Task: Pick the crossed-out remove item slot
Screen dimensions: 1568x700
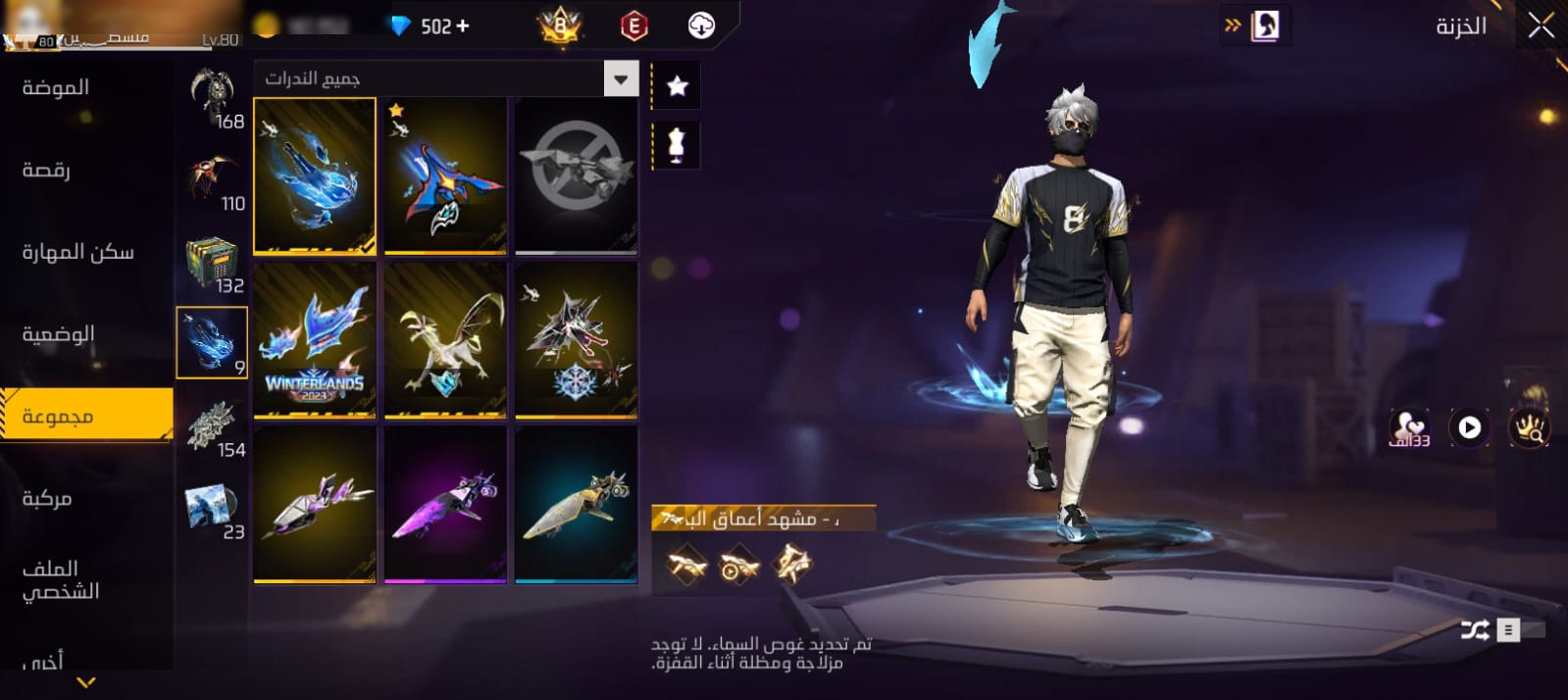Action: [576, 175]
